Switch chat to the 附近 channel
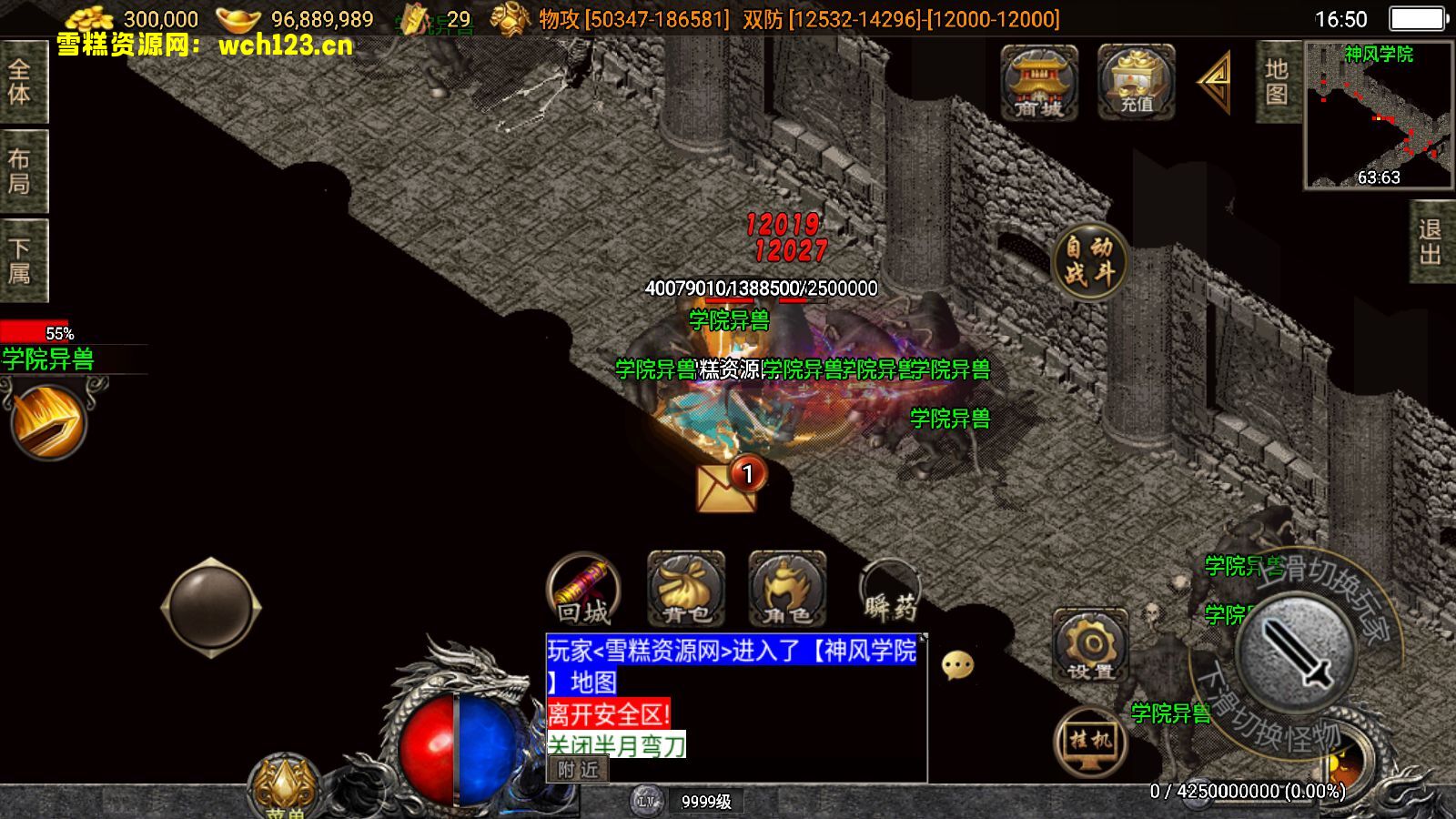This screenshot has height=819, width=1456. [579, 770]
